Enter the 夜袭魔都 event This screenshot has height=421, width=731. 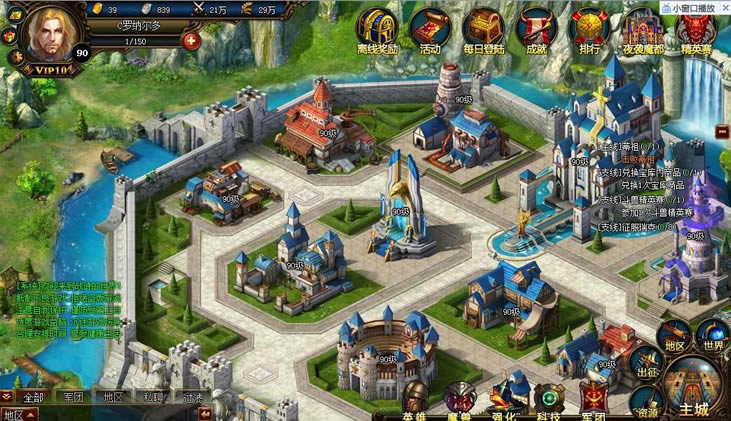click(640, 30)
